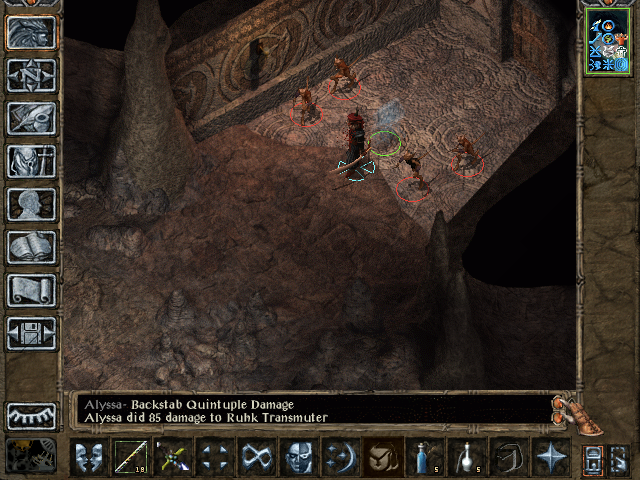Select the crossed weapons quick slot
This screenshot has height=480, width=640.
[x=172, y=457]
